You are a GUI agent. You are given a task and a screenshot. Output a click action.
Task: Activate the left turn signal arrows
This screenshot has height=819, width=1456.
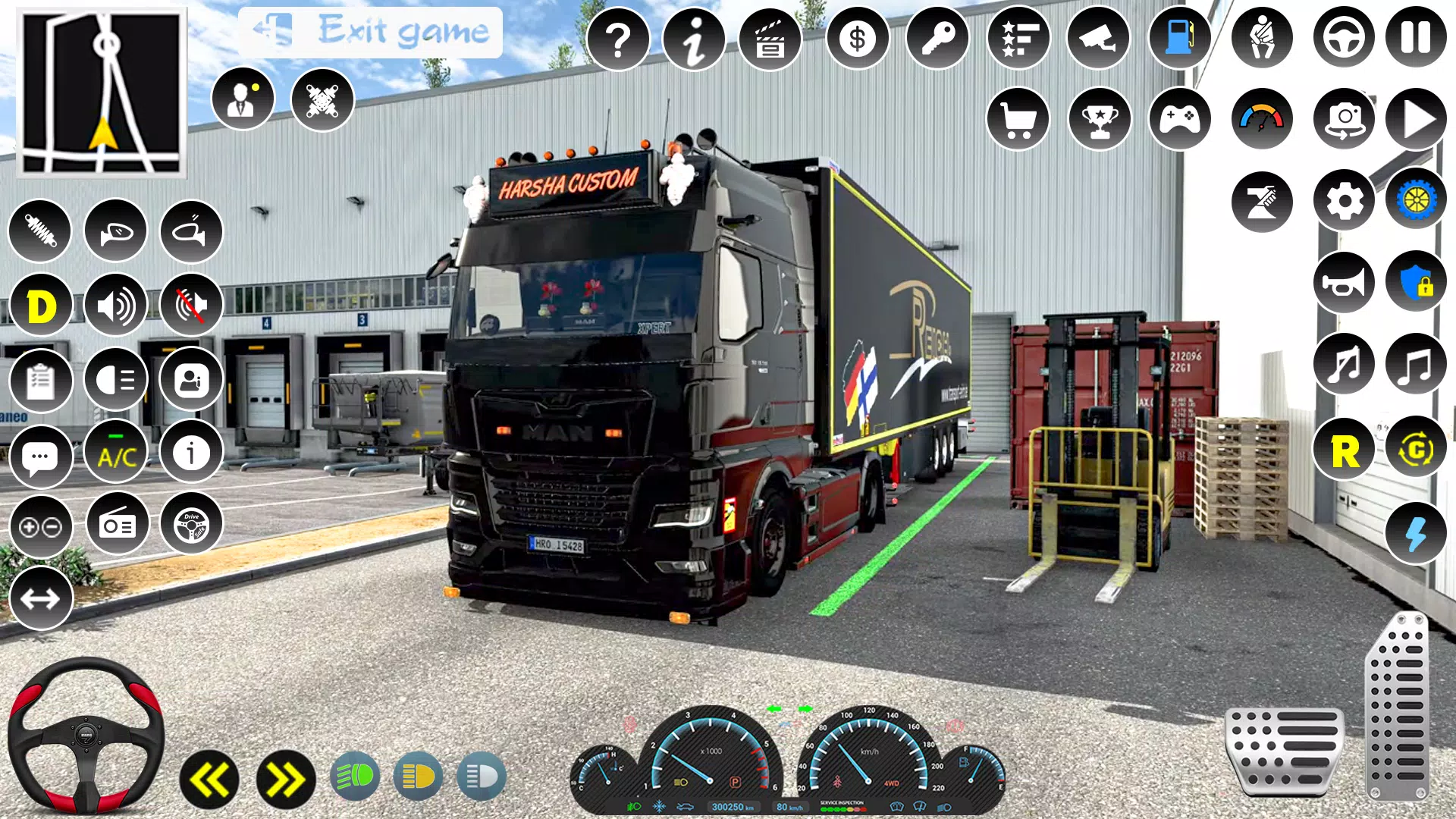coord(209,780)
